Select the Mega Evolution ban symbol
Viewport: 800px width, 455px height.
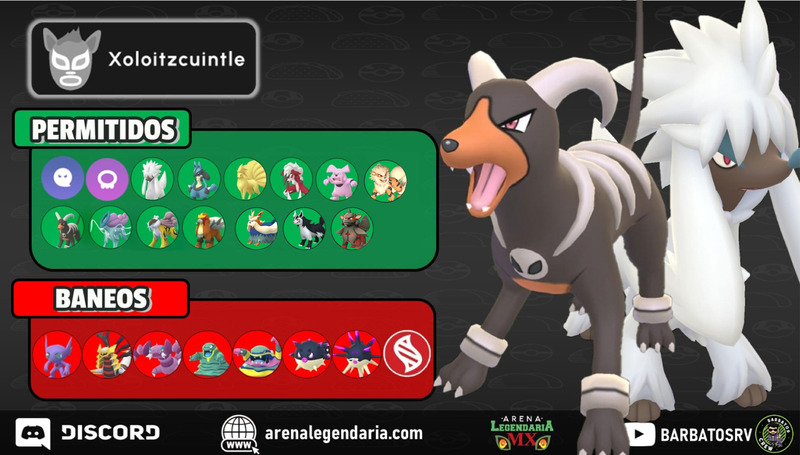click(x=405, y=352)
